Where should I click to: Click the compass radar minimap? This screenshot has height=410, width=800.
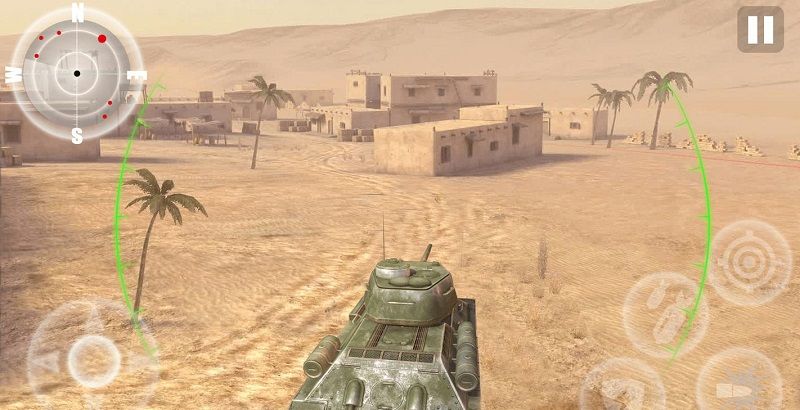coord(77,73)
